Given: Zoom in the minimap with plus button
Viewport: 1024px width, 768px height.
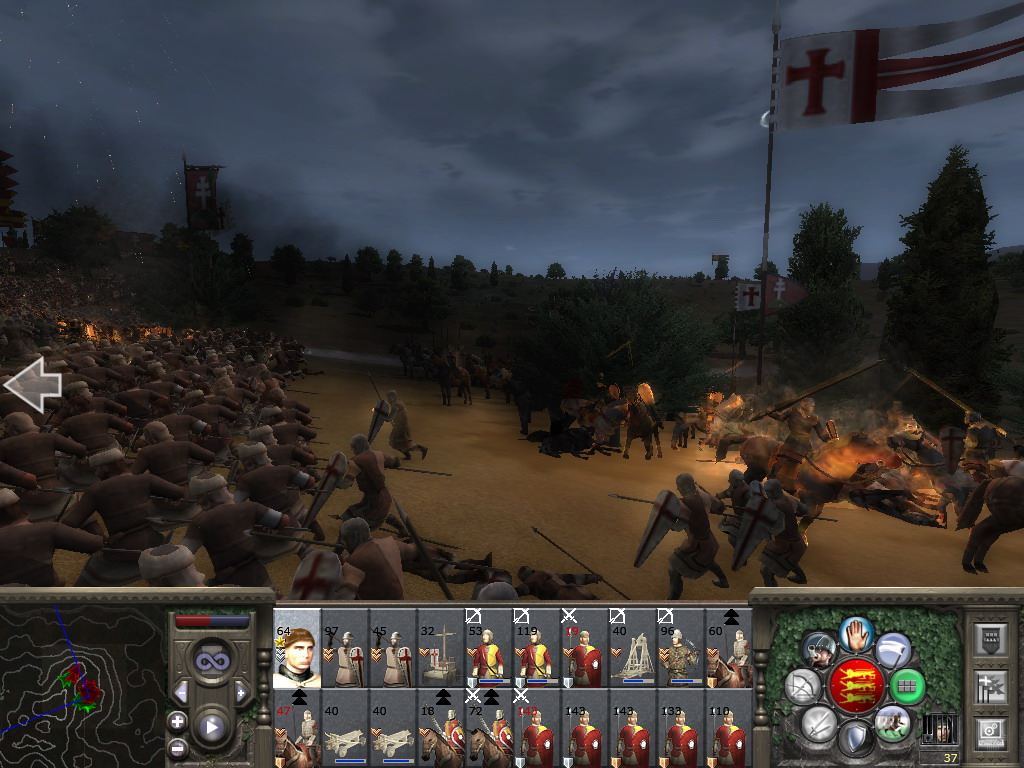Looking at the screenshot, I should (178, 721).
